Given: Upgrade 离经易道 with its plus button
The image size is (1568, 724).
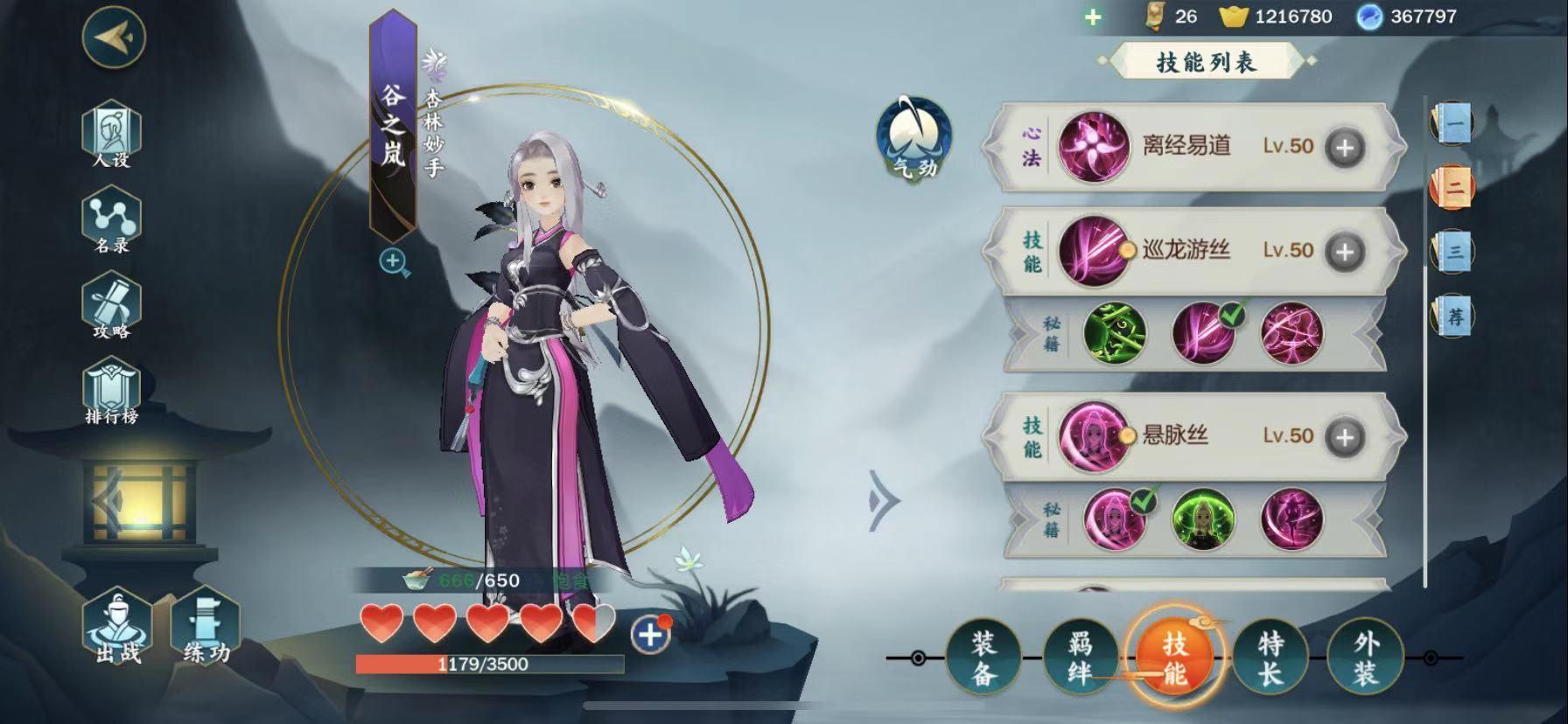Looking at the screenshot, I should [1345, 148].
